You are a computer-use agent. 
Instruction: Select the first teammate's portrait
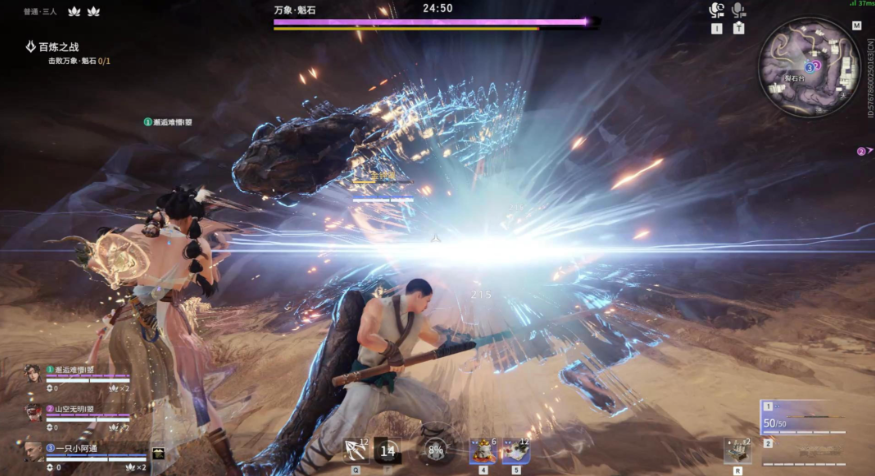[33, 374]
